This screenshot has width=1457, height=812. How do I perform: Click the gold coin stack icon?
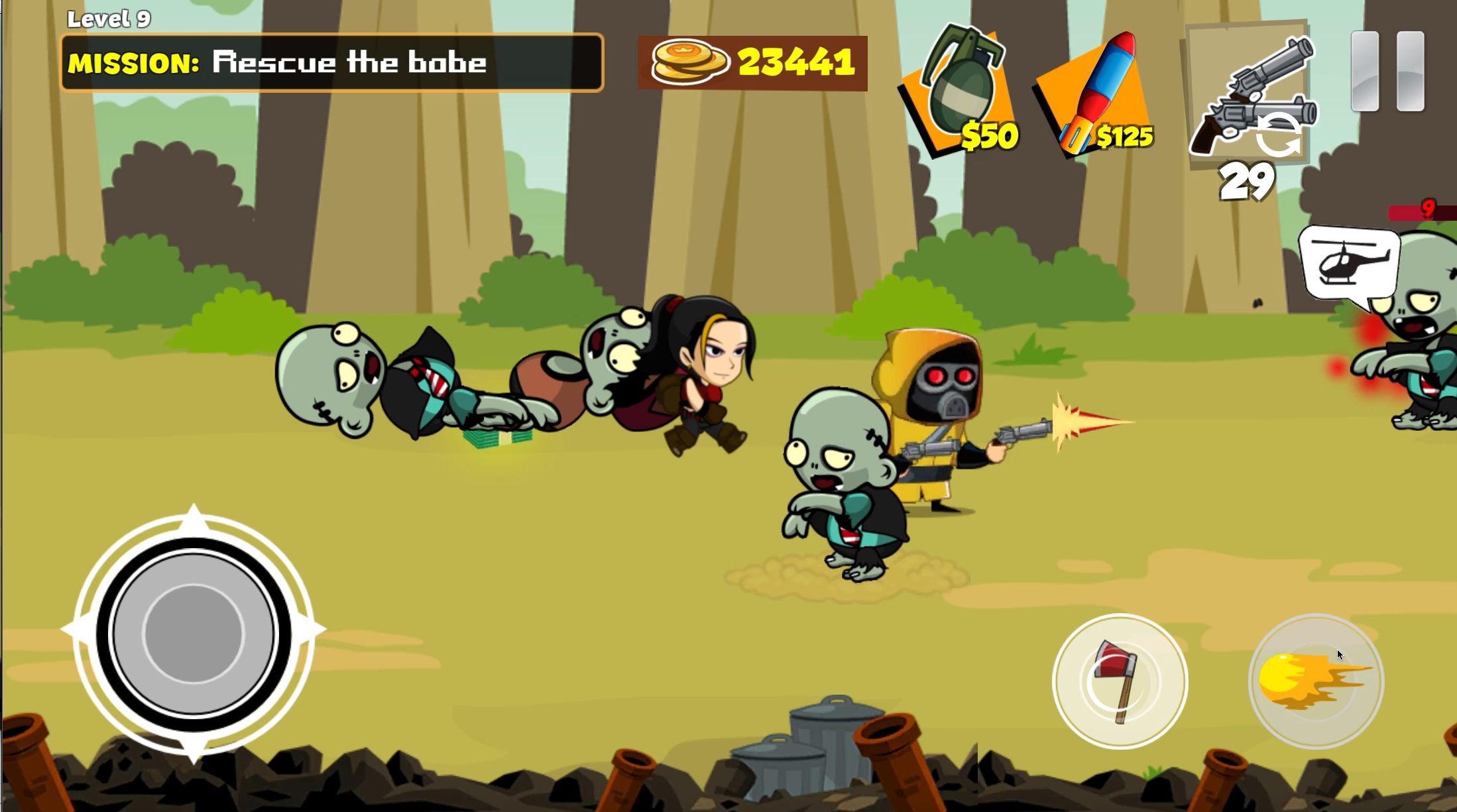pyautogui.click(x=689, y=63)
